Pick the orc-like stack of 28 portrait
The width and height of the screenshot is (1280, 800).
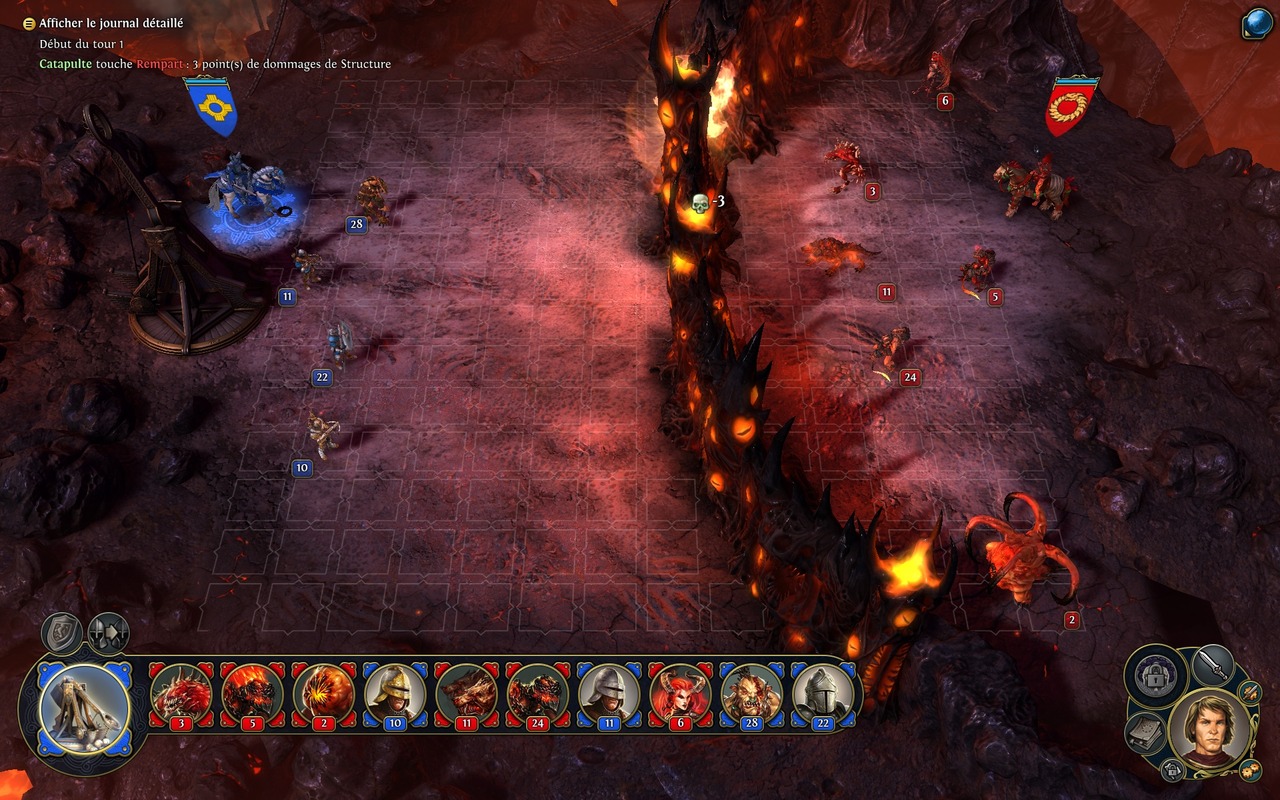[751, 694]
